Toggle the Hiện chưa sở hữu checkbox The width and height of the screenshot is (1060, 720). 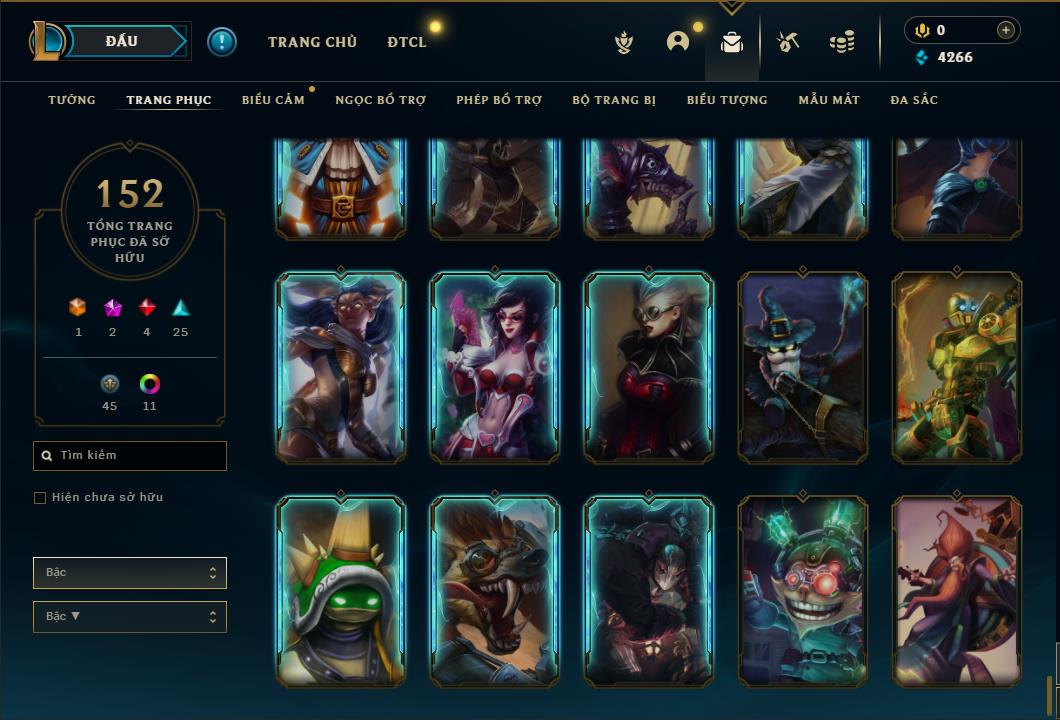tap(40, 498)
